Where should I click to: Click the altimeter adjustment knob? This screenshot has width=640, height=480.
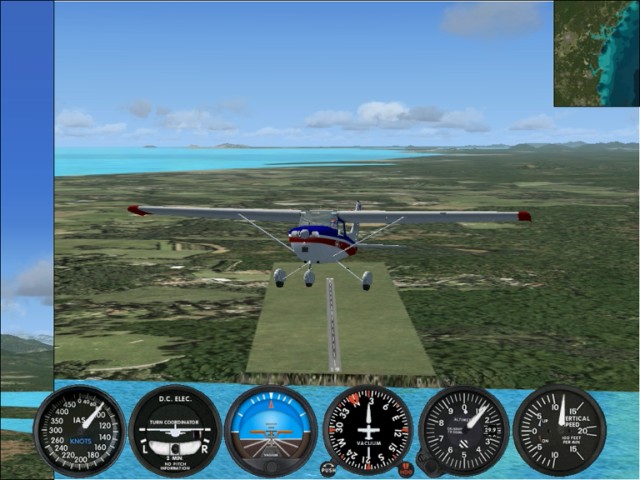pyautogui.click(x=426, y=466)
